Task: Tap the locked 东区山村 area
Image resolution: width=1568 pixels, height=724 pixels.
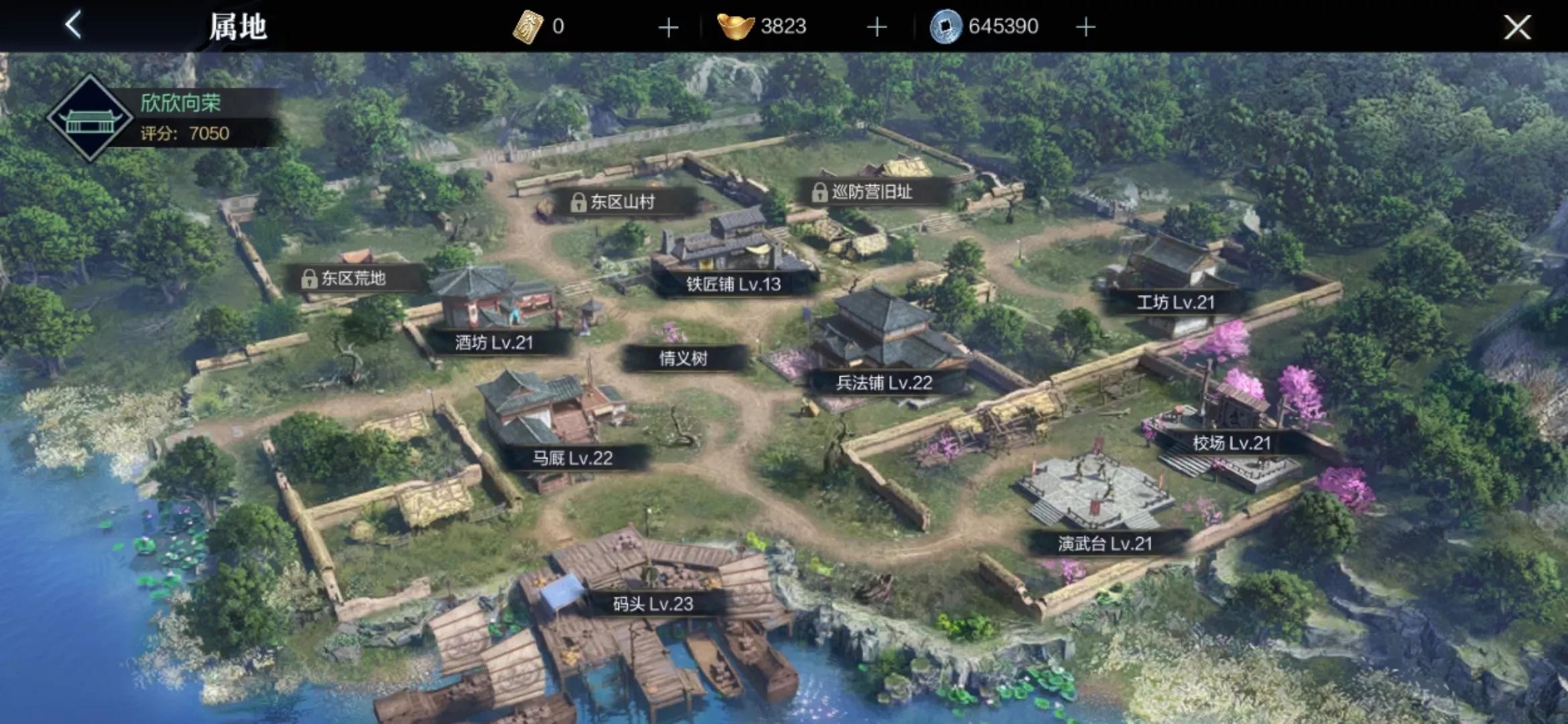Action: (x=614, y=202)
